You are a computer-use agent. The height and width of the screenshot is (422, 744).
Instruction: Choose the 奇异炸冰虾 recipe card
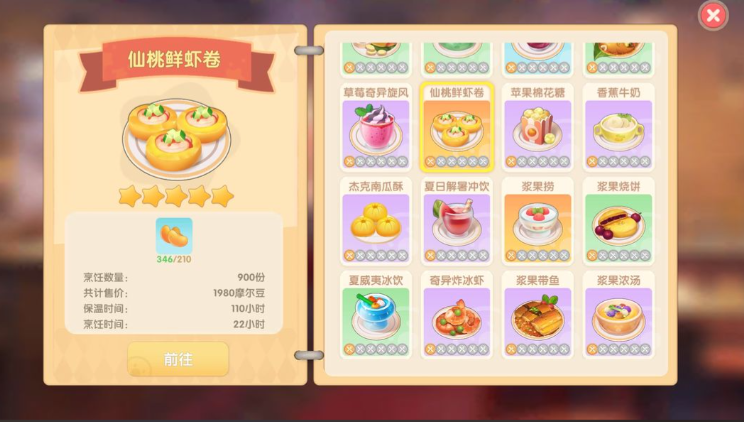pyautogui.click(x=457, y=314)
